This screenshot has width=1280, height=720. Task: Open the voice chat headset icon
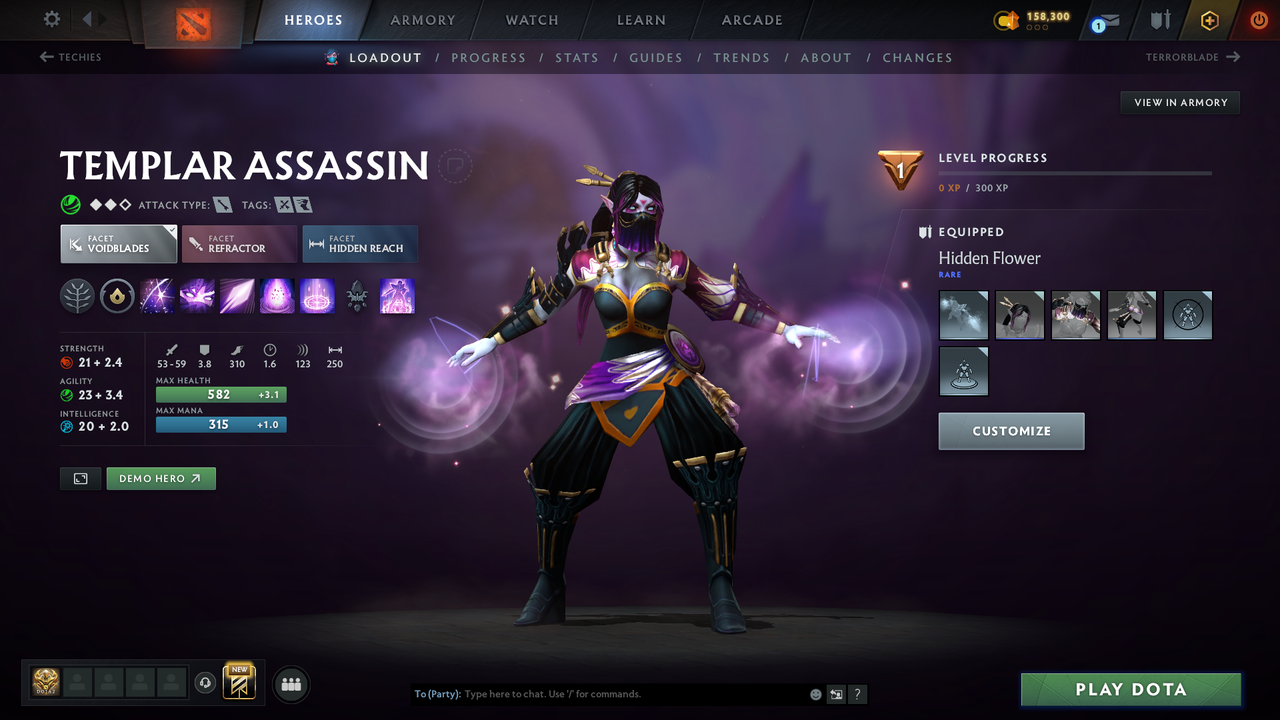tap(206, 683)
